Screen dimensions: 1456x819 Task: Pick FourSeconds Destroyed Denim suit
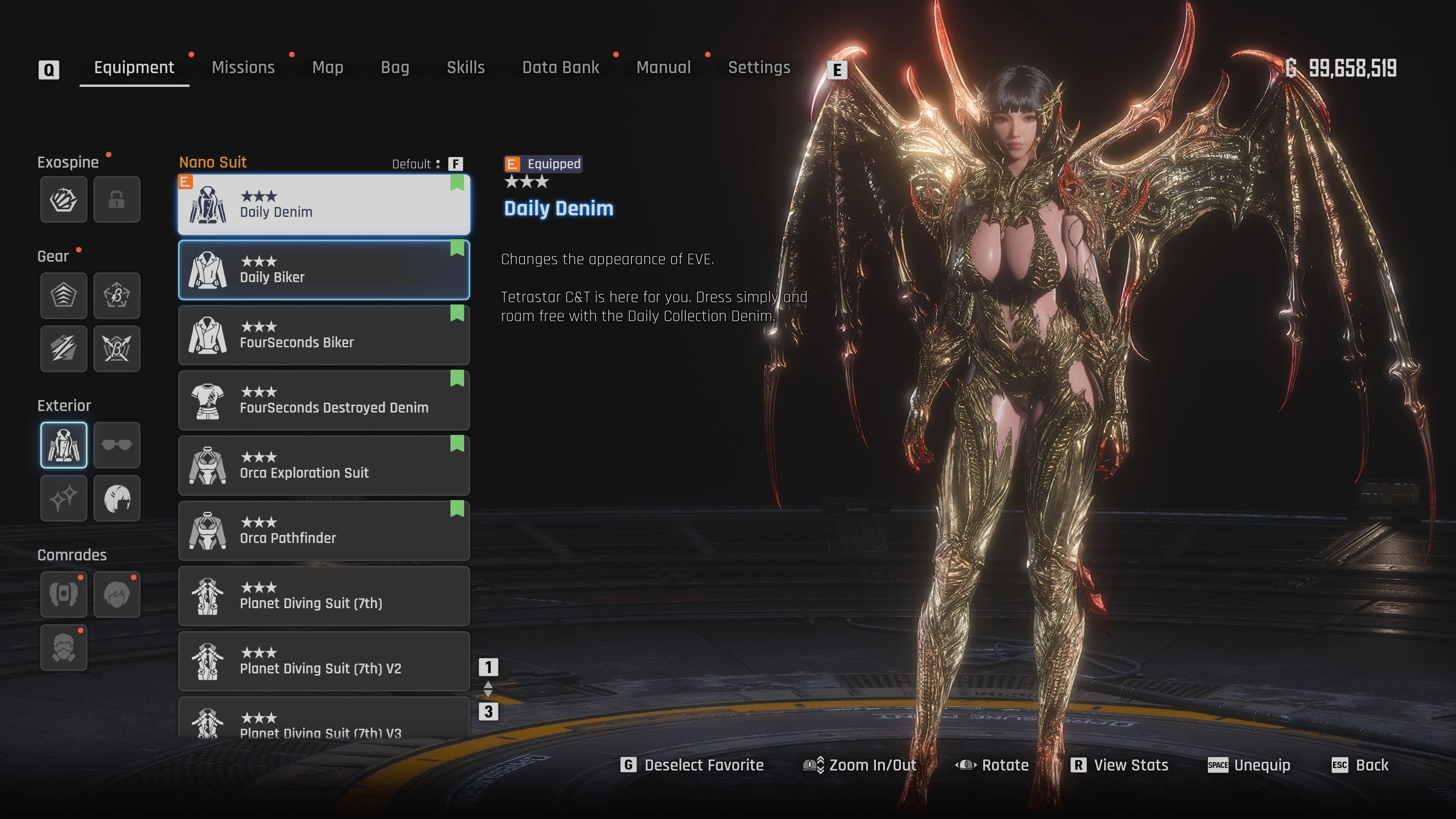[324, 400]
